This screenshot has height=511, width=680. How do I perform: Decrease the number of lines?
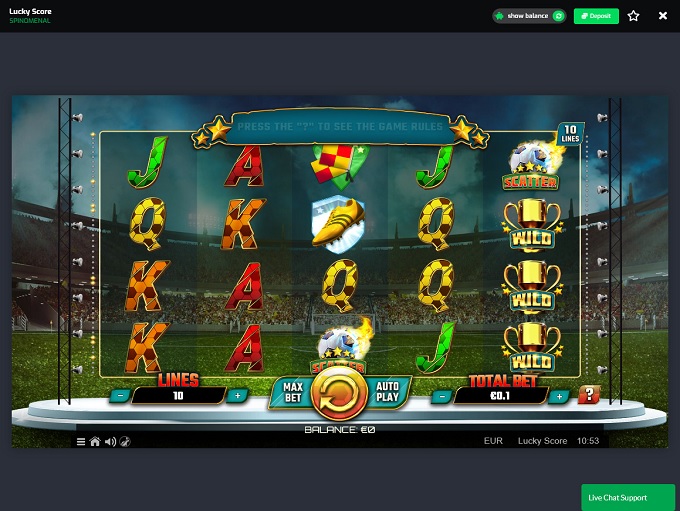click(x=121, y=395)
